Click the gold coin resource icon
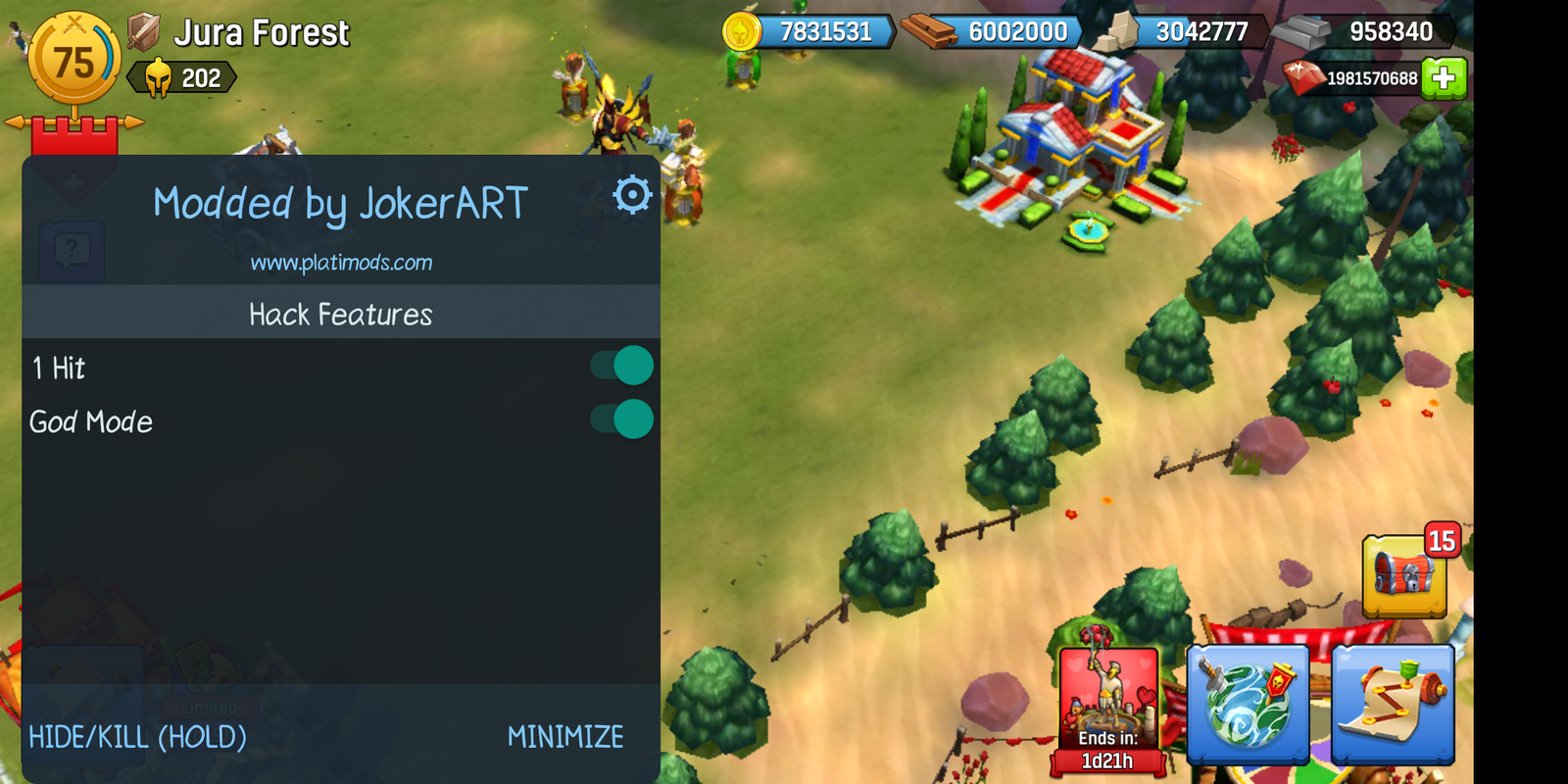This screenshot has width=1568, height=784. click(x=740, y=30)
